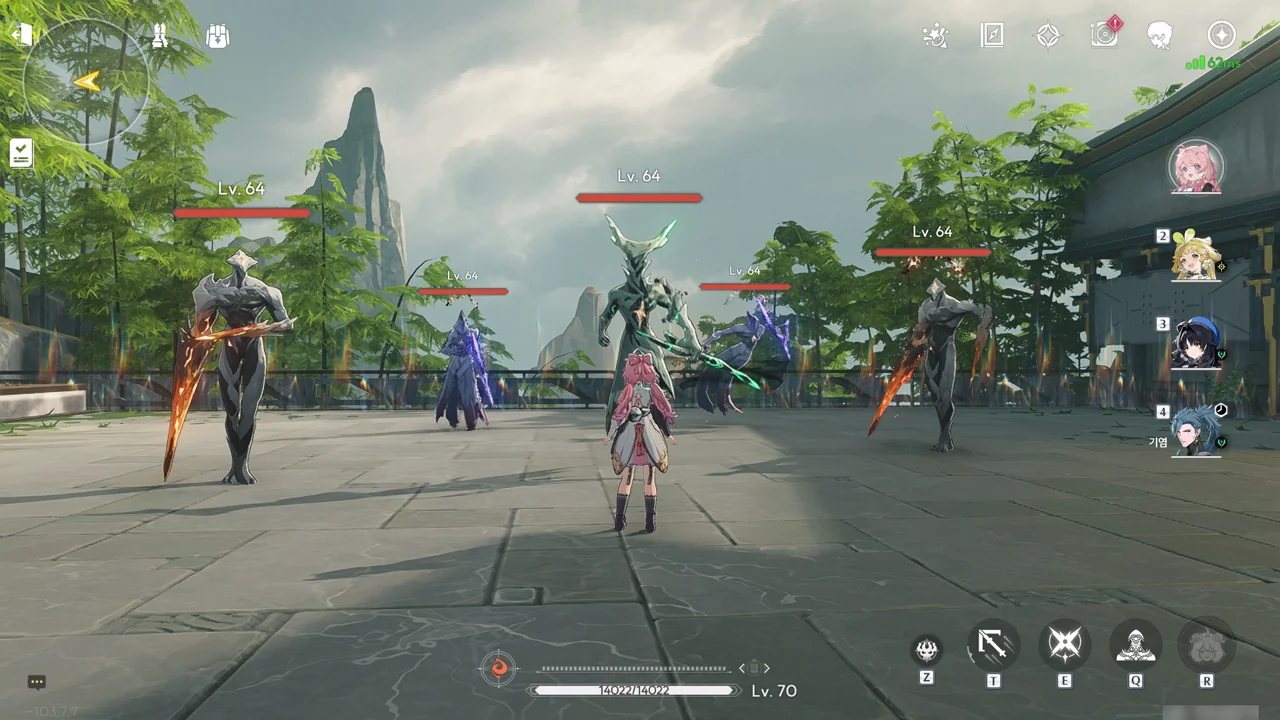Open the circular minimap
The image size is (1280, 720).
(86, 81)
